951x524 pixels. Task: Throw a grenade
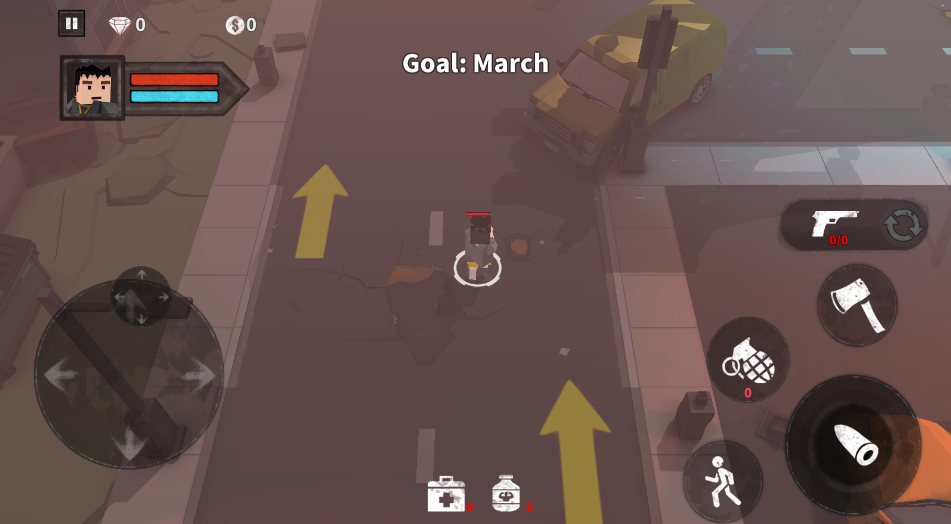(x=748, y=360)
